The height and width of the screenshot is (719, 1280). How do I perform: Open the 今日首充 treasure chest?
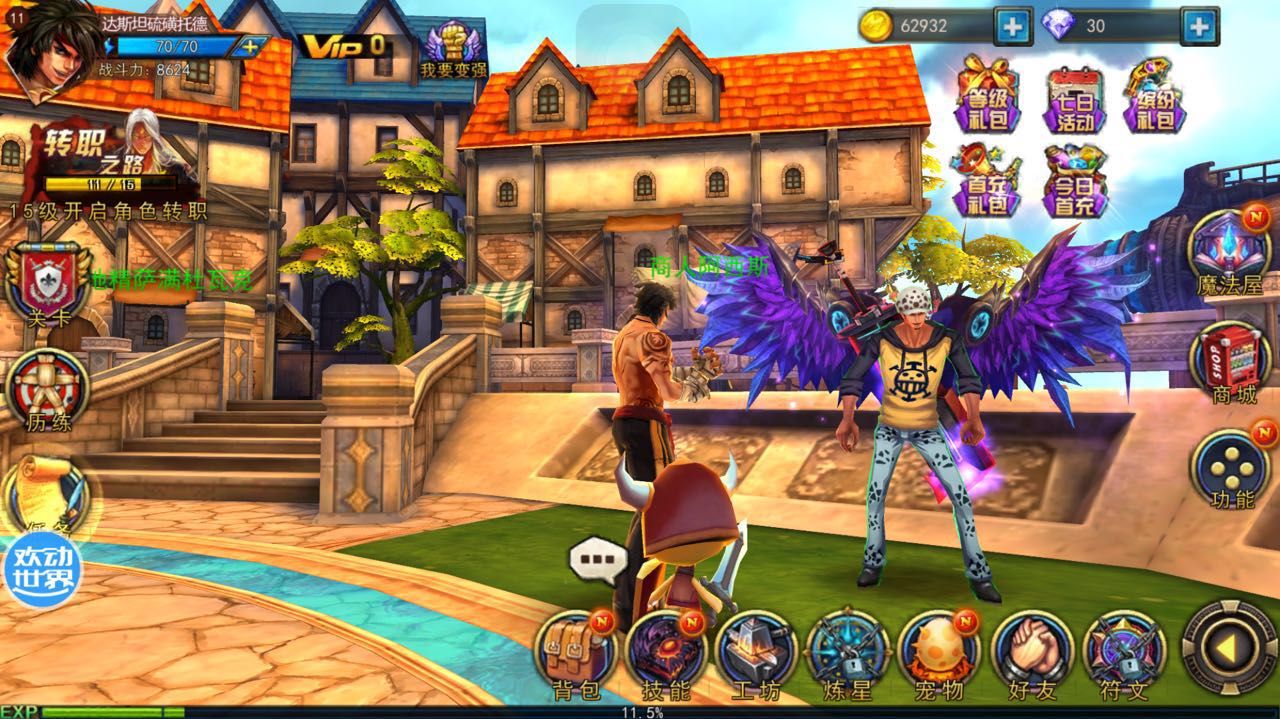click(x=1076, y=182)
